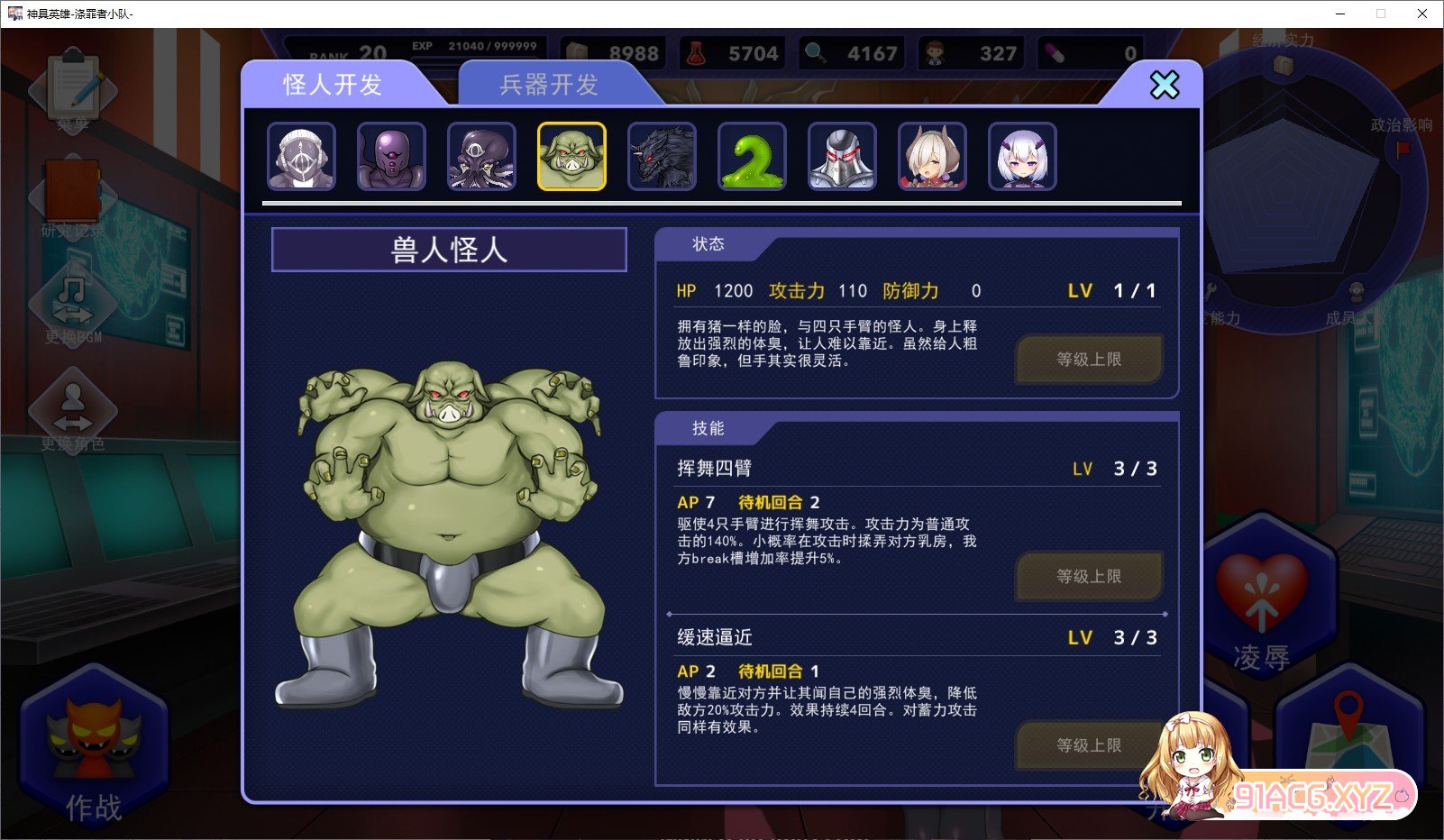Select the blonde horned girl portrait
This screenshot has height=840, width=1444.
[x=933, y=157]
